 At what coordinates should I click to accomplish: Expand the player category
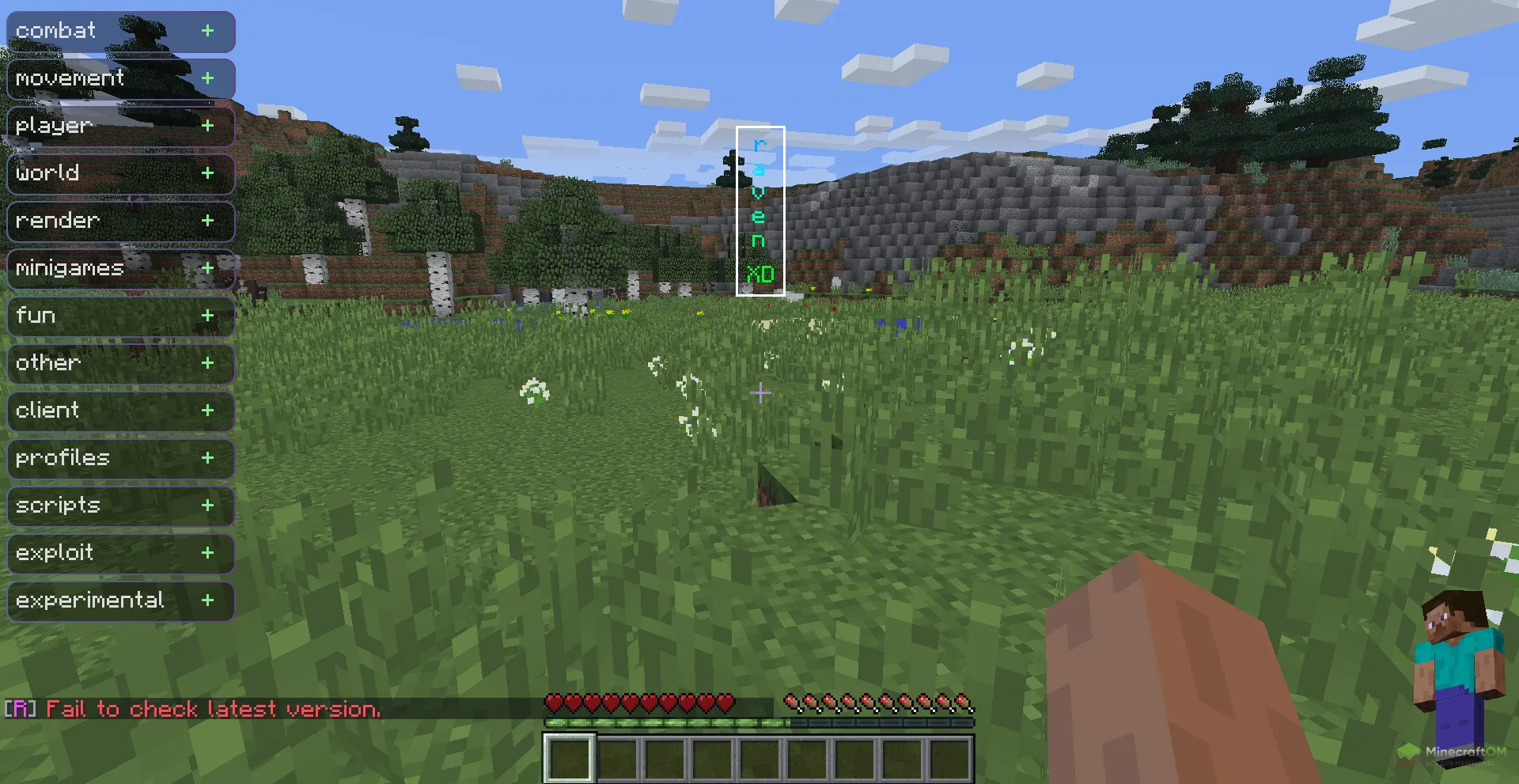207,126
